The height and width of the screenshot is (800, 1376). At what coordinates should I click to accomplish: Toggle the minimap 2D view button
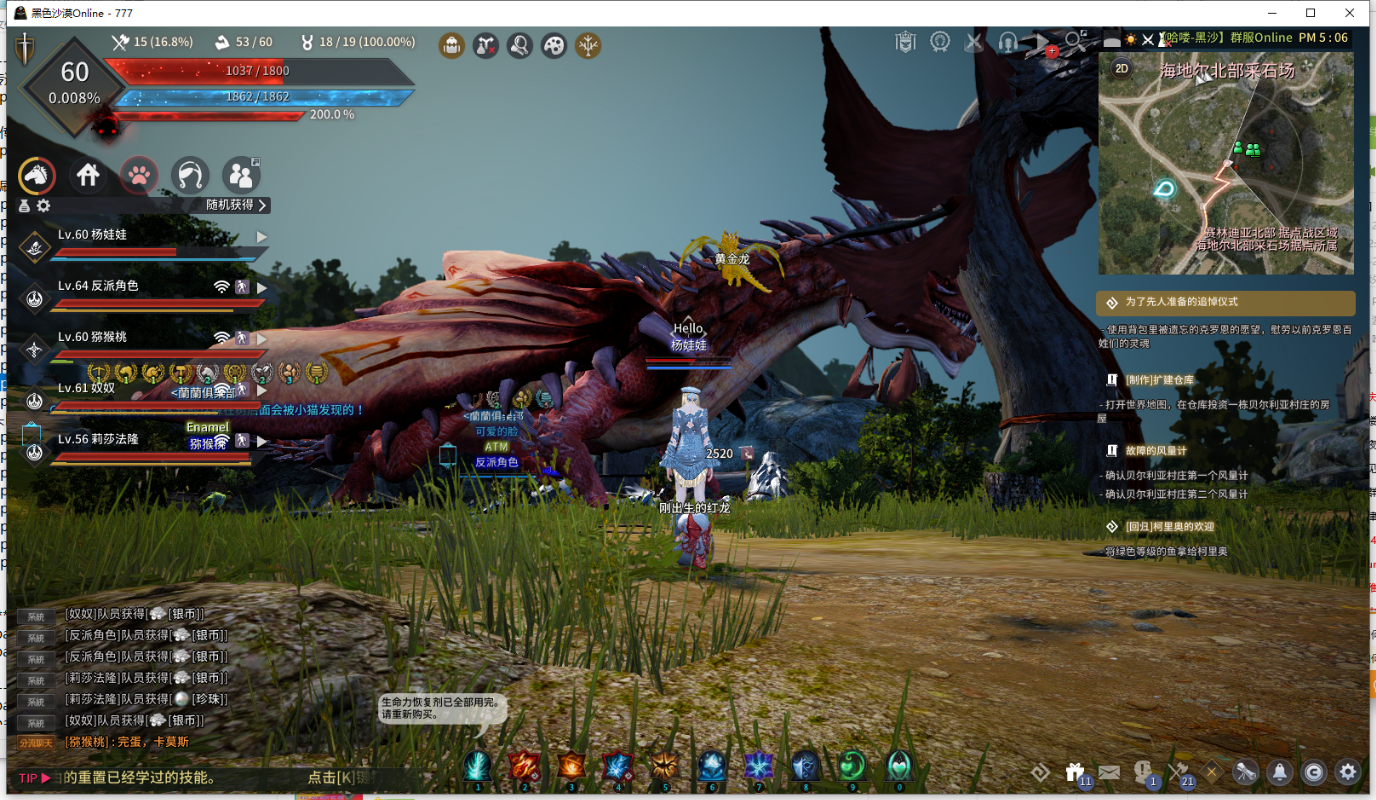click(1122, 68)
